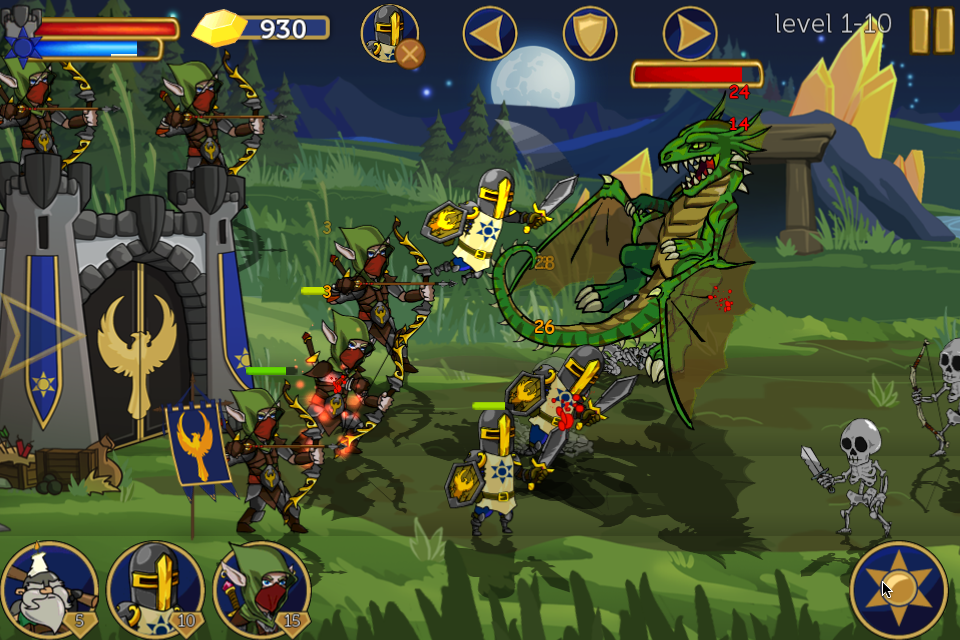Activate the shield defend command
Screen dimensions: 960x640
590,34
